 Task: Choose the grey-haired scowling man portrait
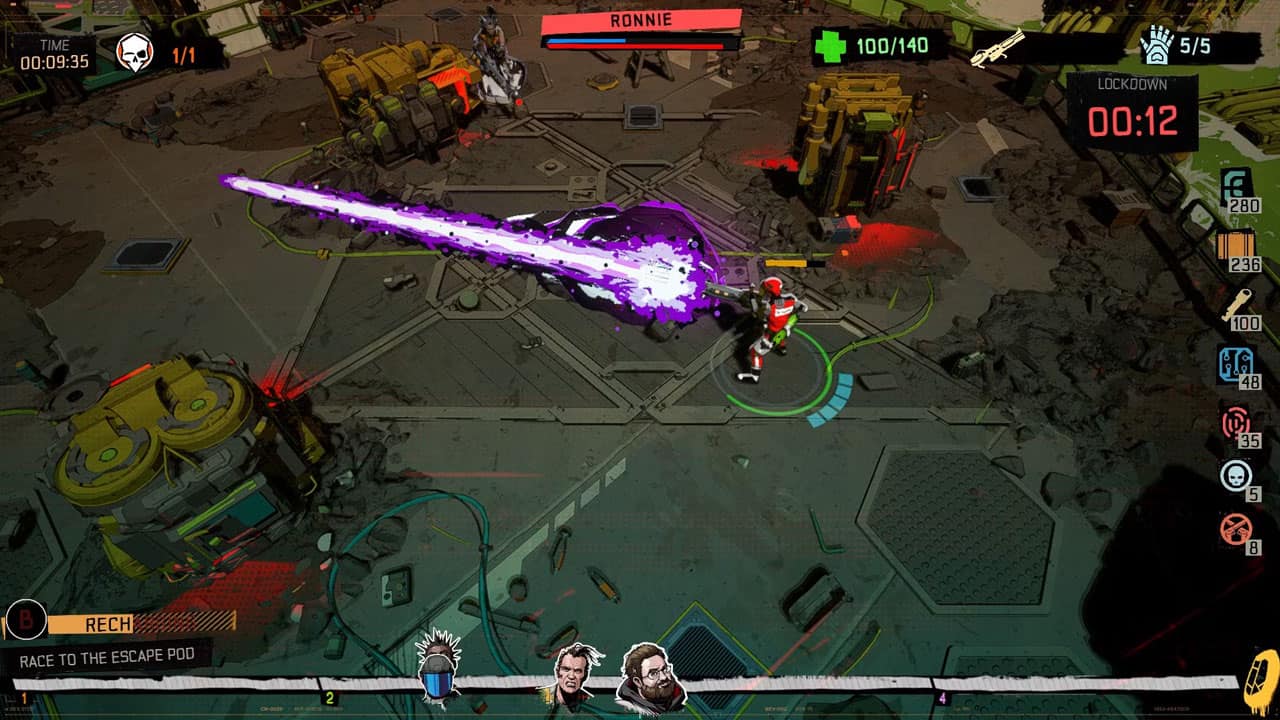click(x=576, y=675)
